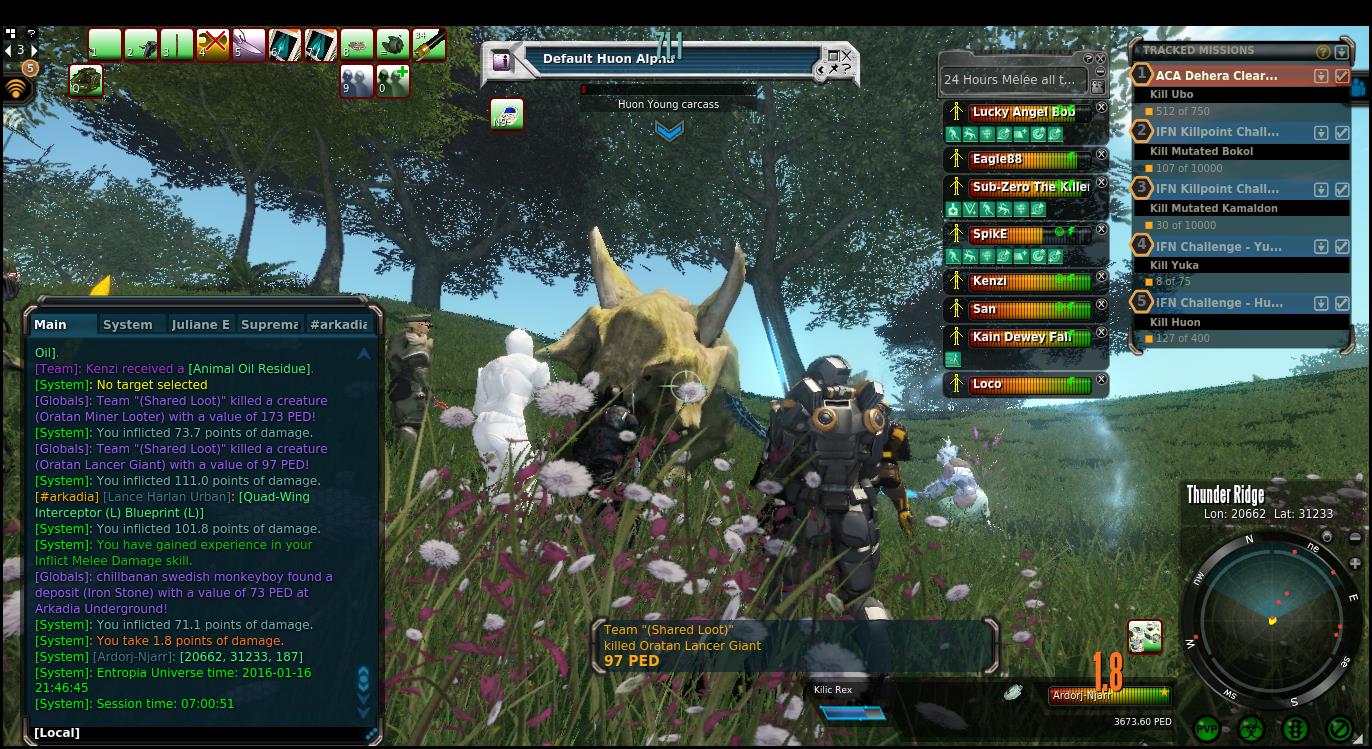Click the [Local] chat input field
This screenshot has width=1372, height=749.
[200, 732]
